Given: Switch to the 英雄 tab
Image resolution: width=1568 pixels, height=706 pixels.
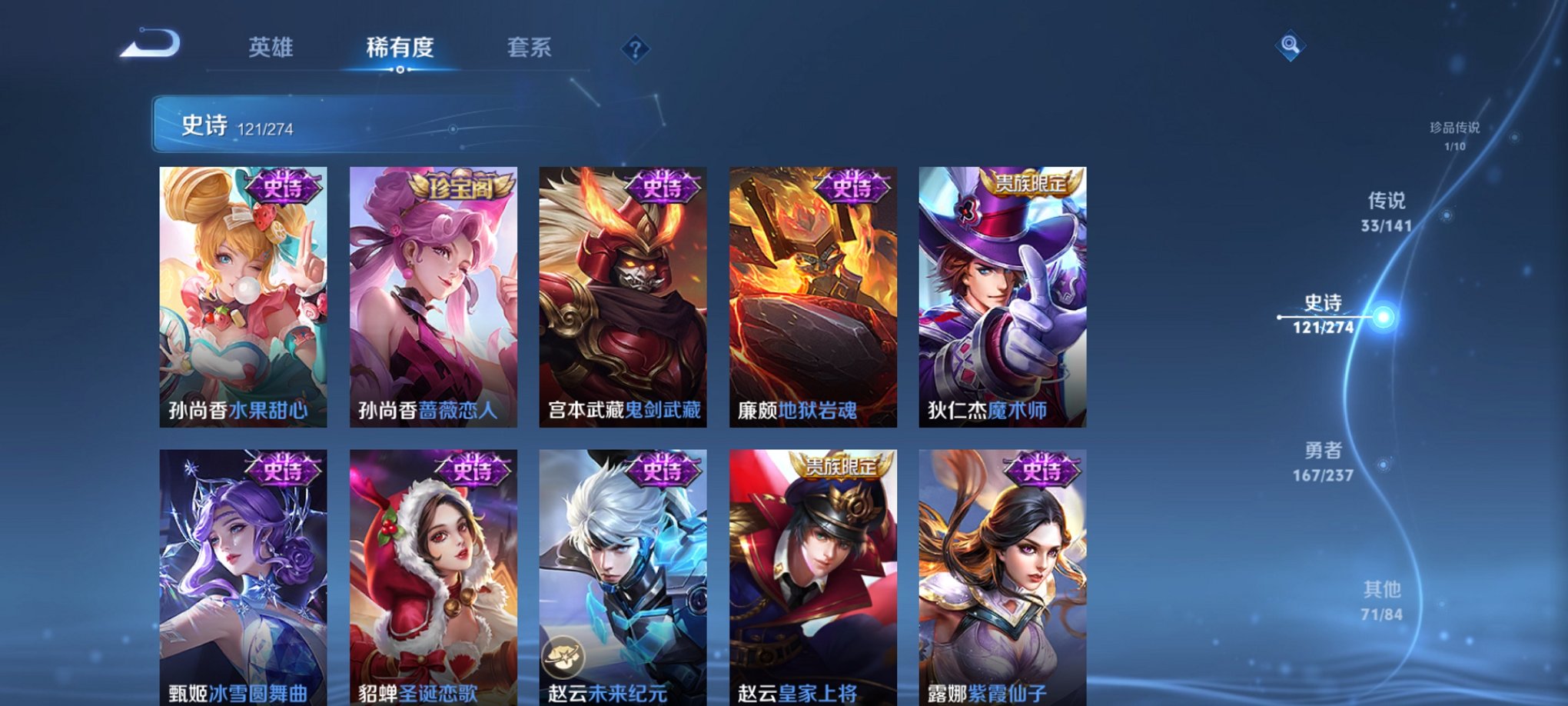Looking at the screenshot, I should click(273, 47).
